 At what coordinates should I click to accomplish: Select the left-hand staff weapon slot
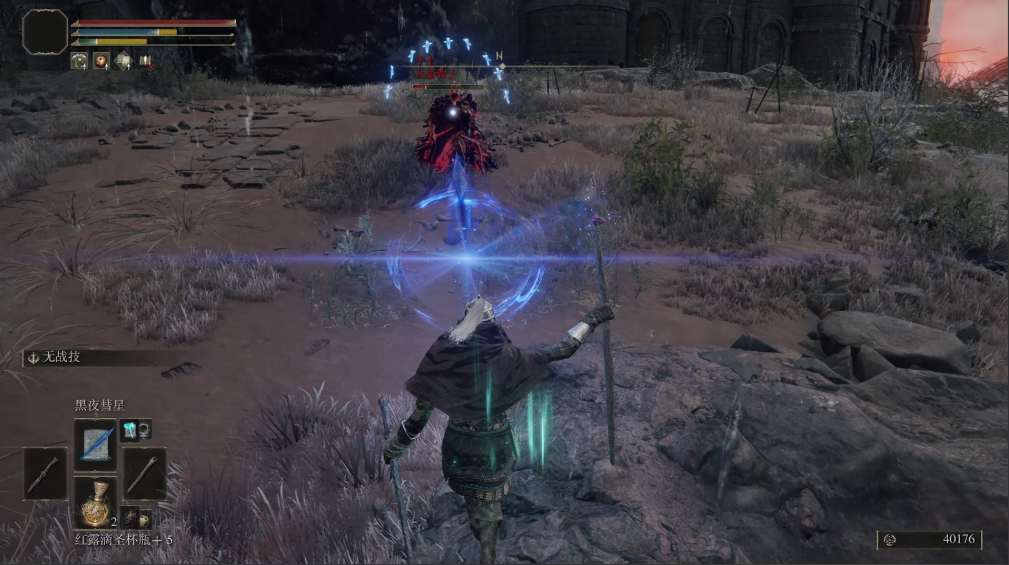point(45,473)
